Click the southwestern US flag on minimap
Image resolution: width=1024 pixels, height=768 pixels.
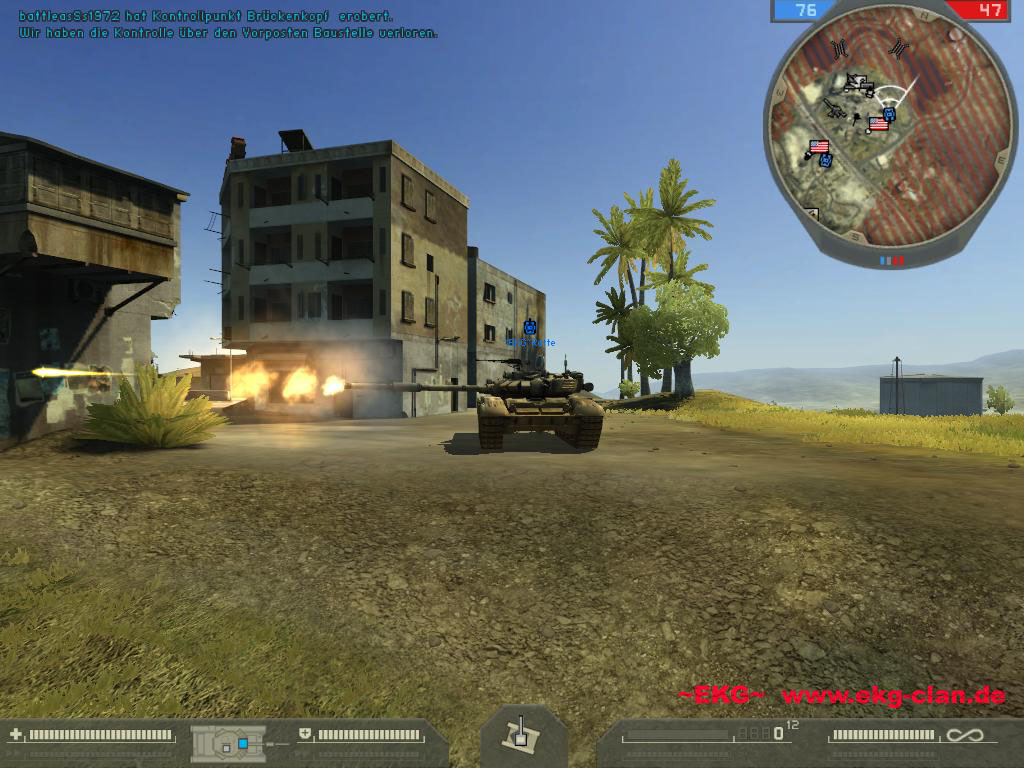[x=819, y=147]
